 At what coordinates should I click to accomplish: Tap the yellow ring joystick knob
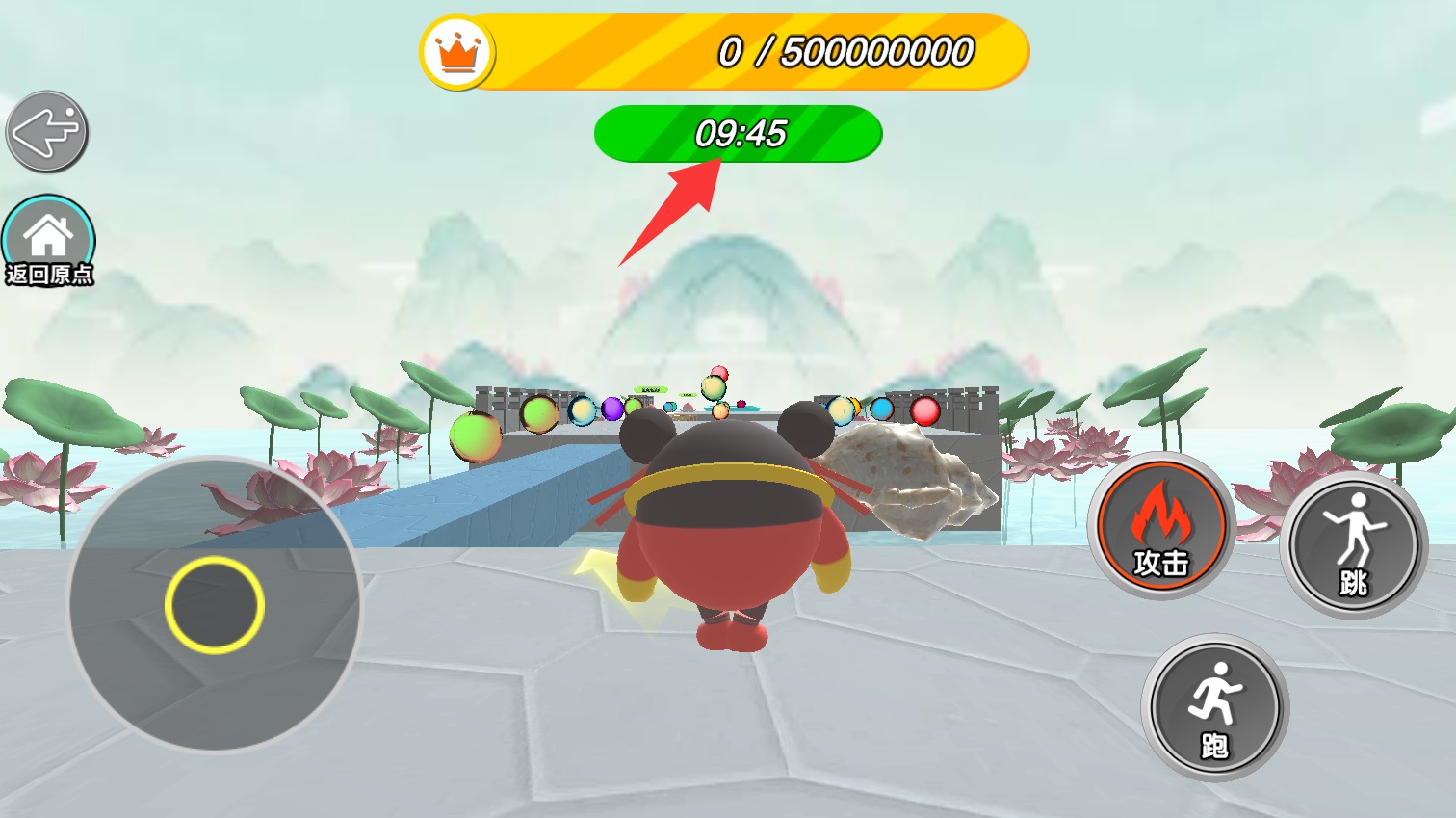(214, 605)
